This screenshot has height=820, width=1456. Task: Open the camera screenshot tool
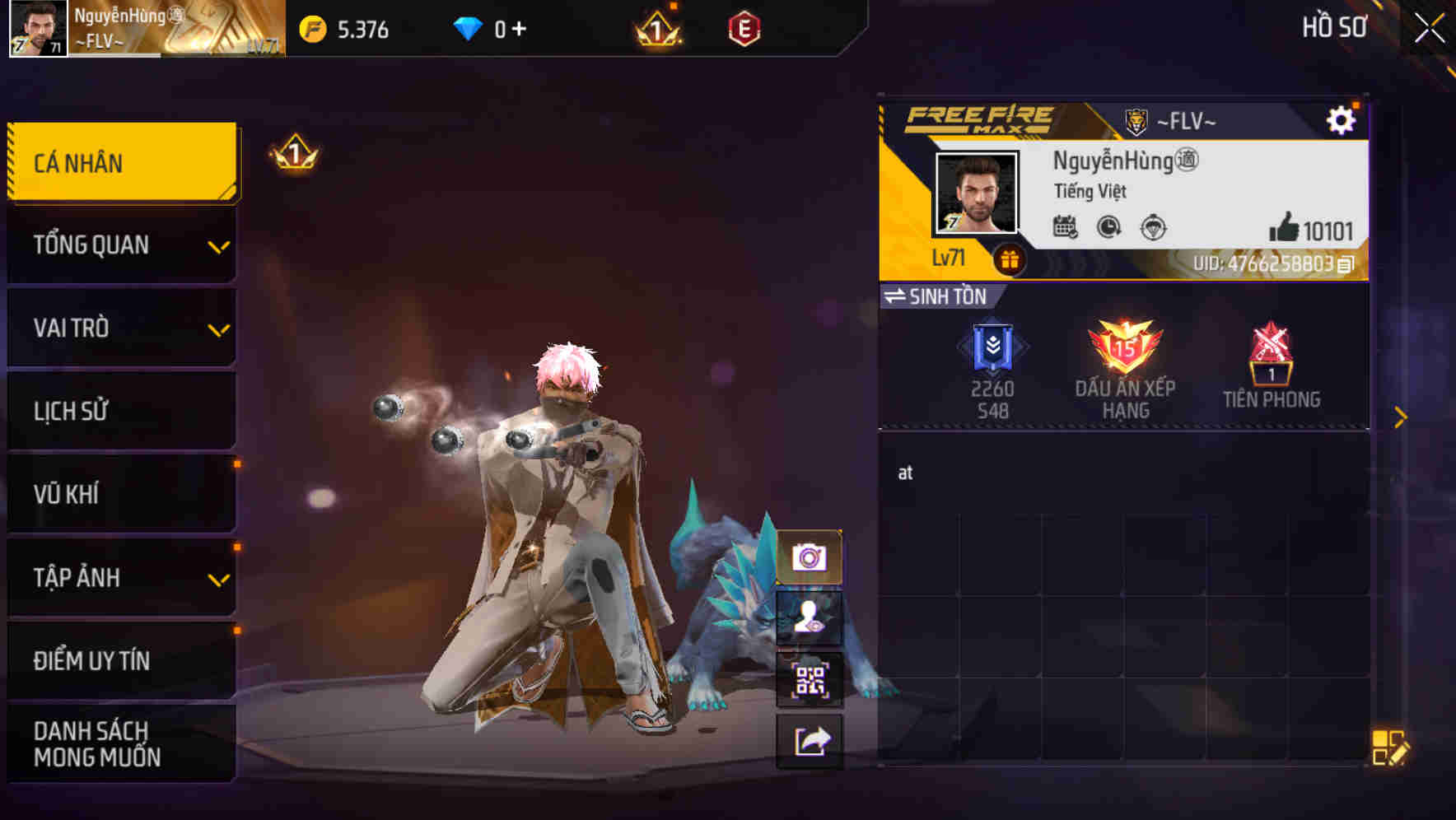[x=810, y=555]
